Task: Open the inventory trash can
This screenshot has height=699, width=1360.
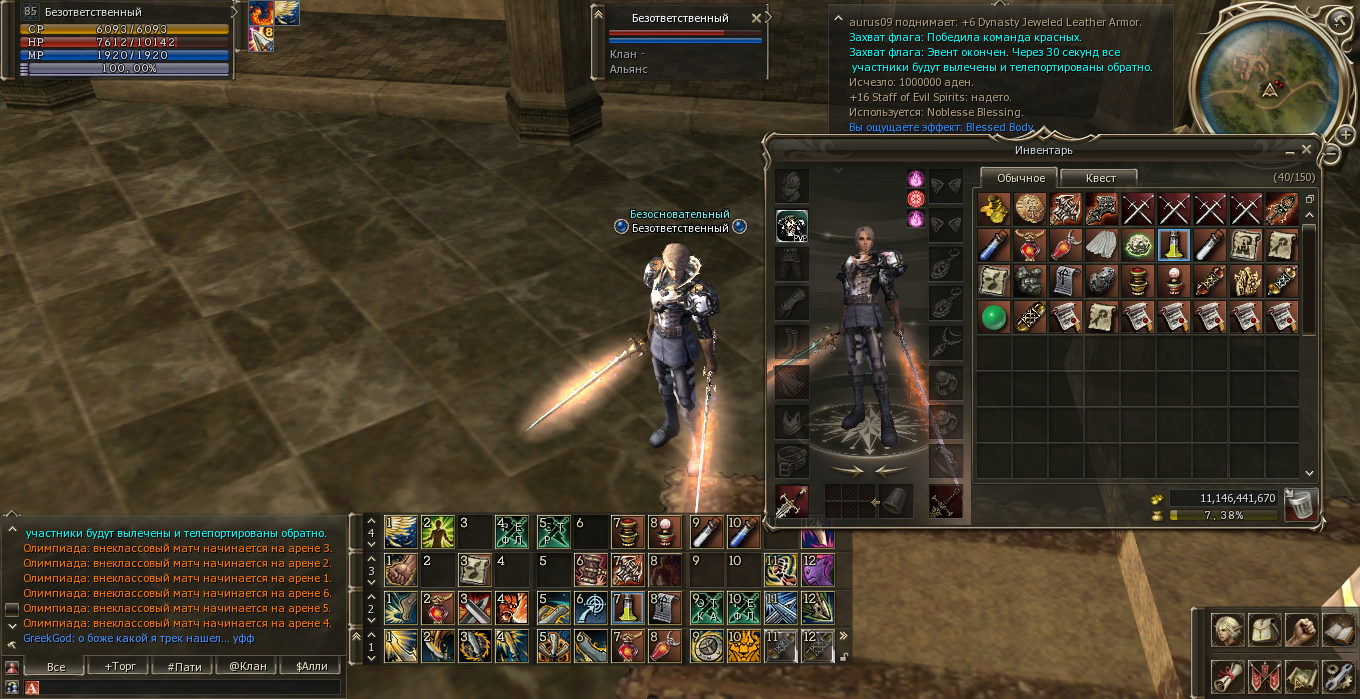Action: (1302, 504)
